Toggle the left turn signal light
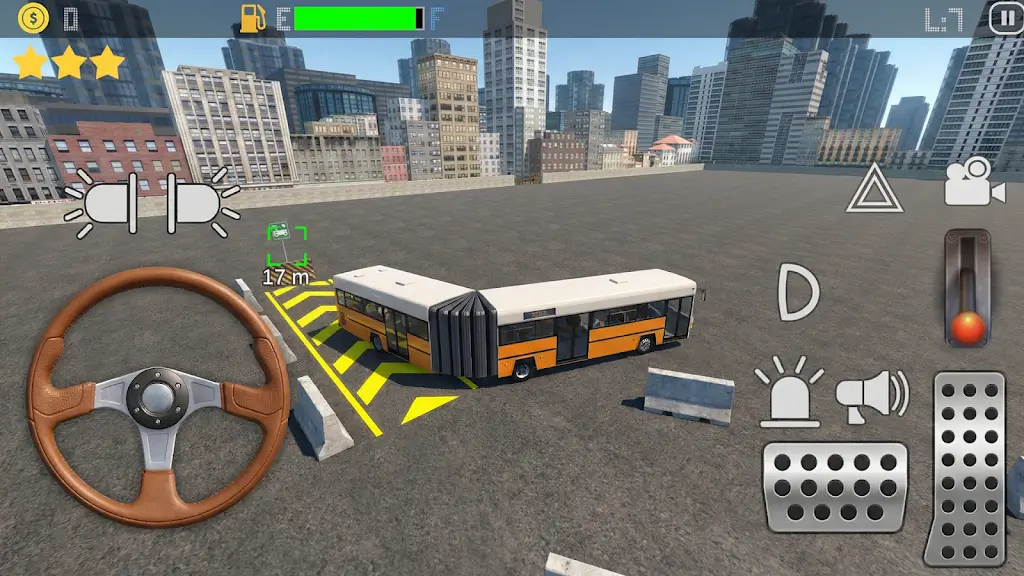The image size is (1024, 576). pos(106,203)
